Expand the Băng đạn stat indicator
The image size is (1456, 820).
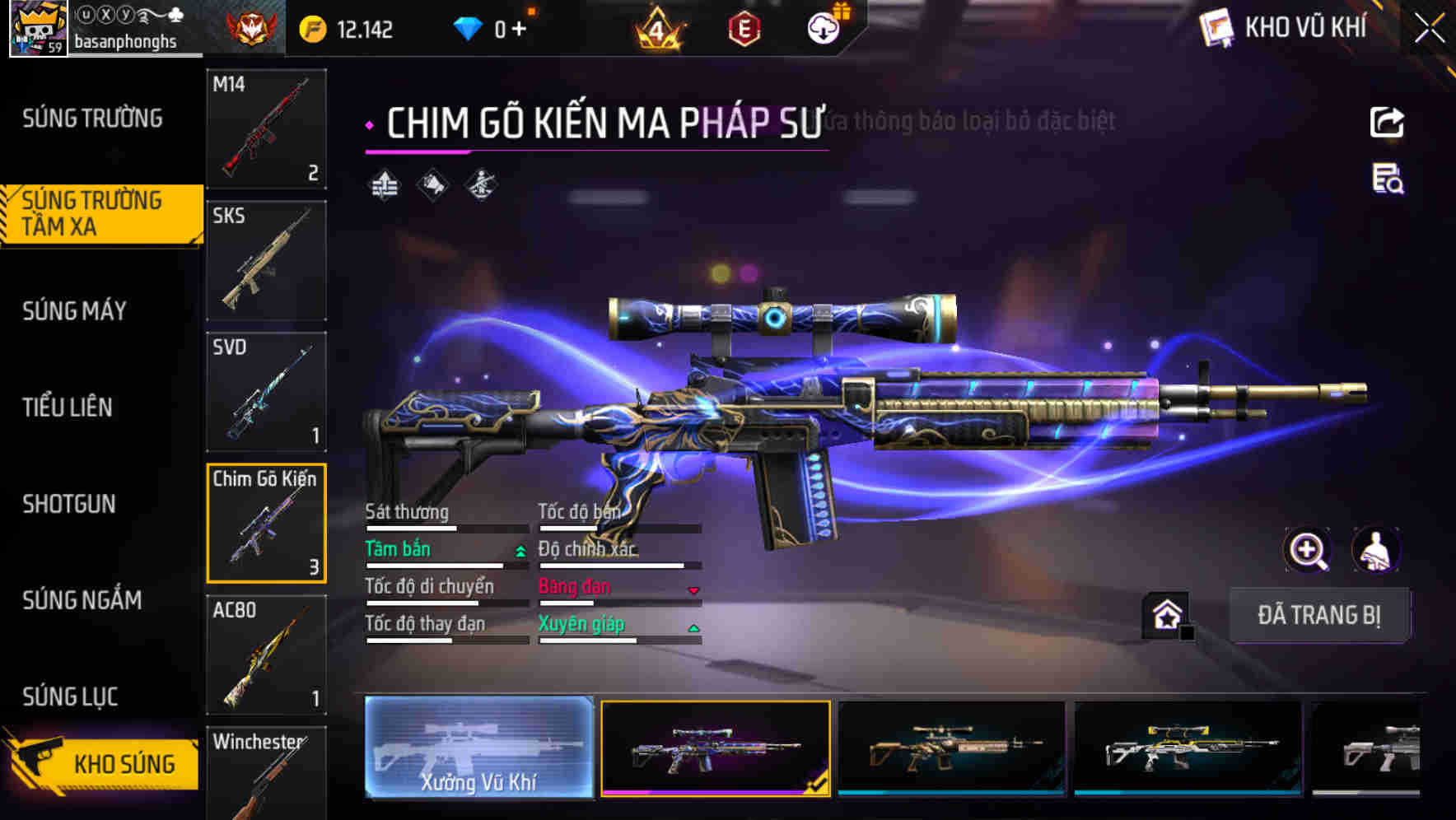[x=694, y=589]
